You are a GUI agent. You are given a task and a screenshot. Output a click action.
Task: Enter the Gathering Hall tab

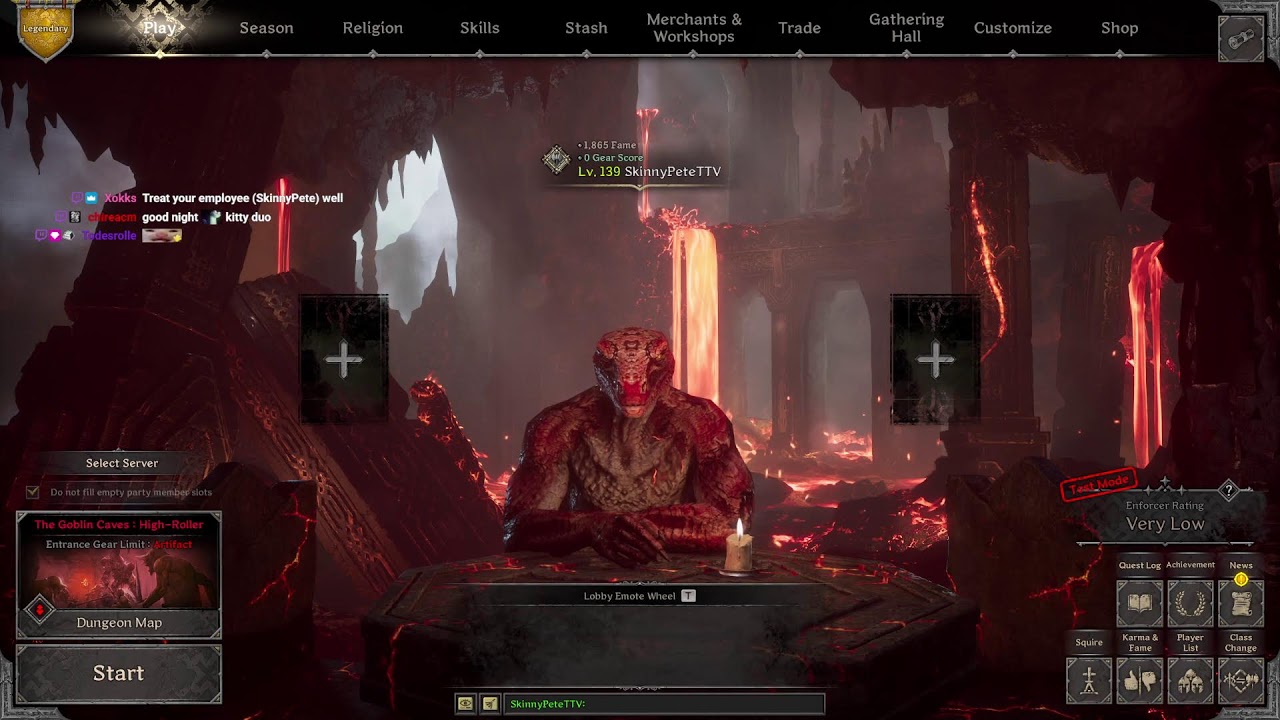coord(906,28)
